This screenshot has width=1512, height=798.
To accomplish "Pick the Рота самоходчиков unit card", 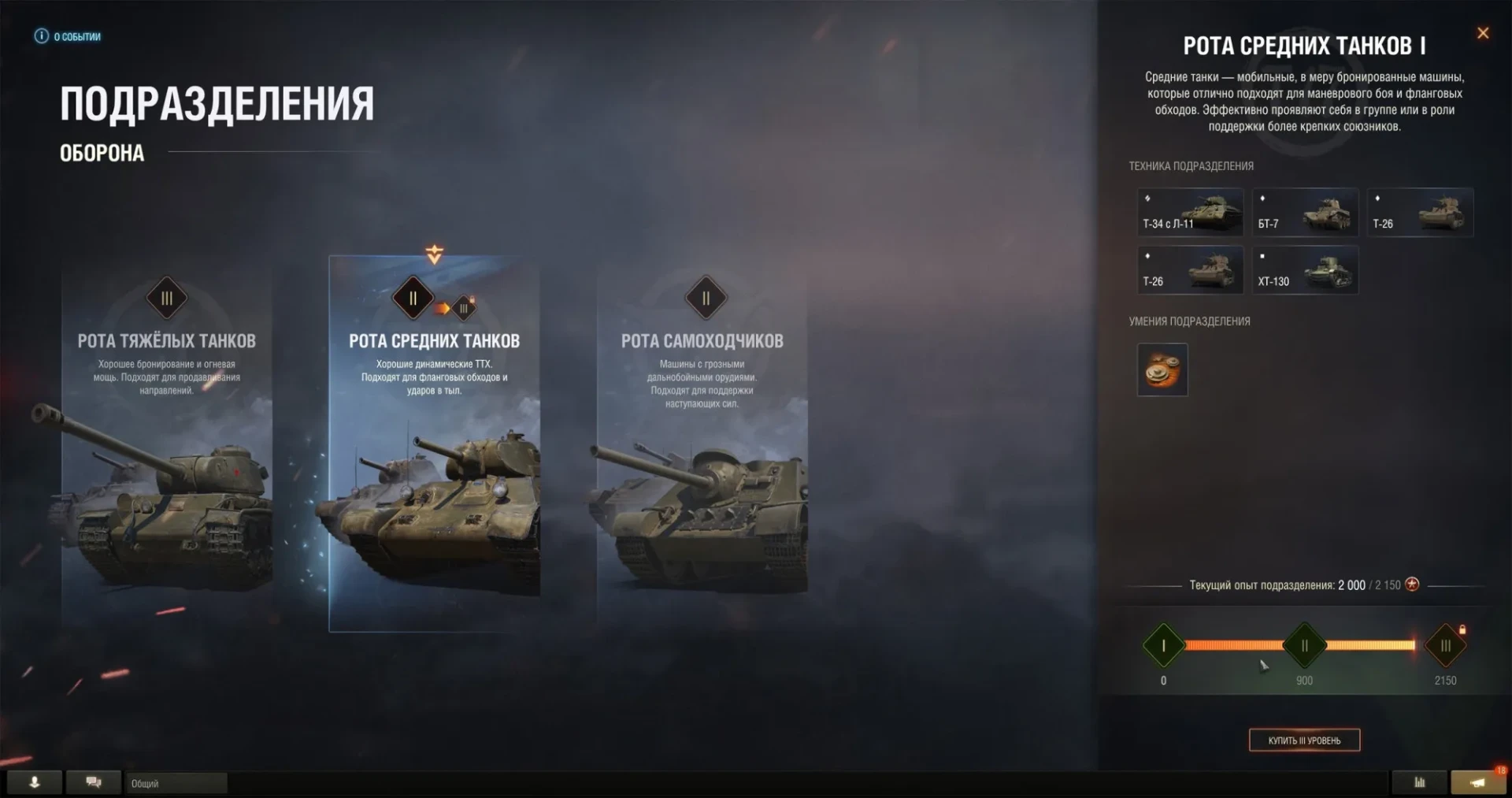I will 702,441.
